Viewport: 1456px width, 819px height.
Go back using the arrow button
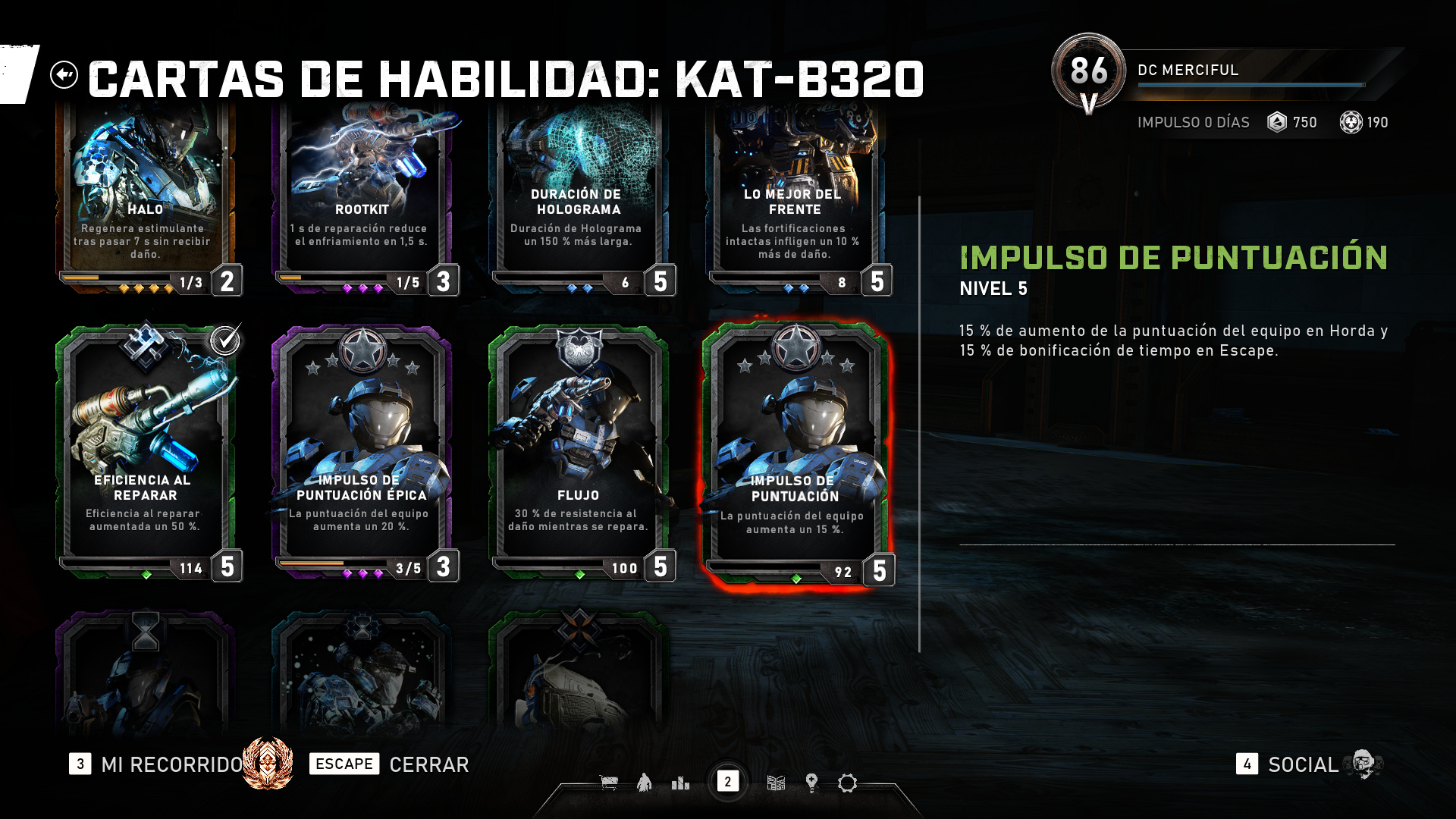[x=64, y=75]
